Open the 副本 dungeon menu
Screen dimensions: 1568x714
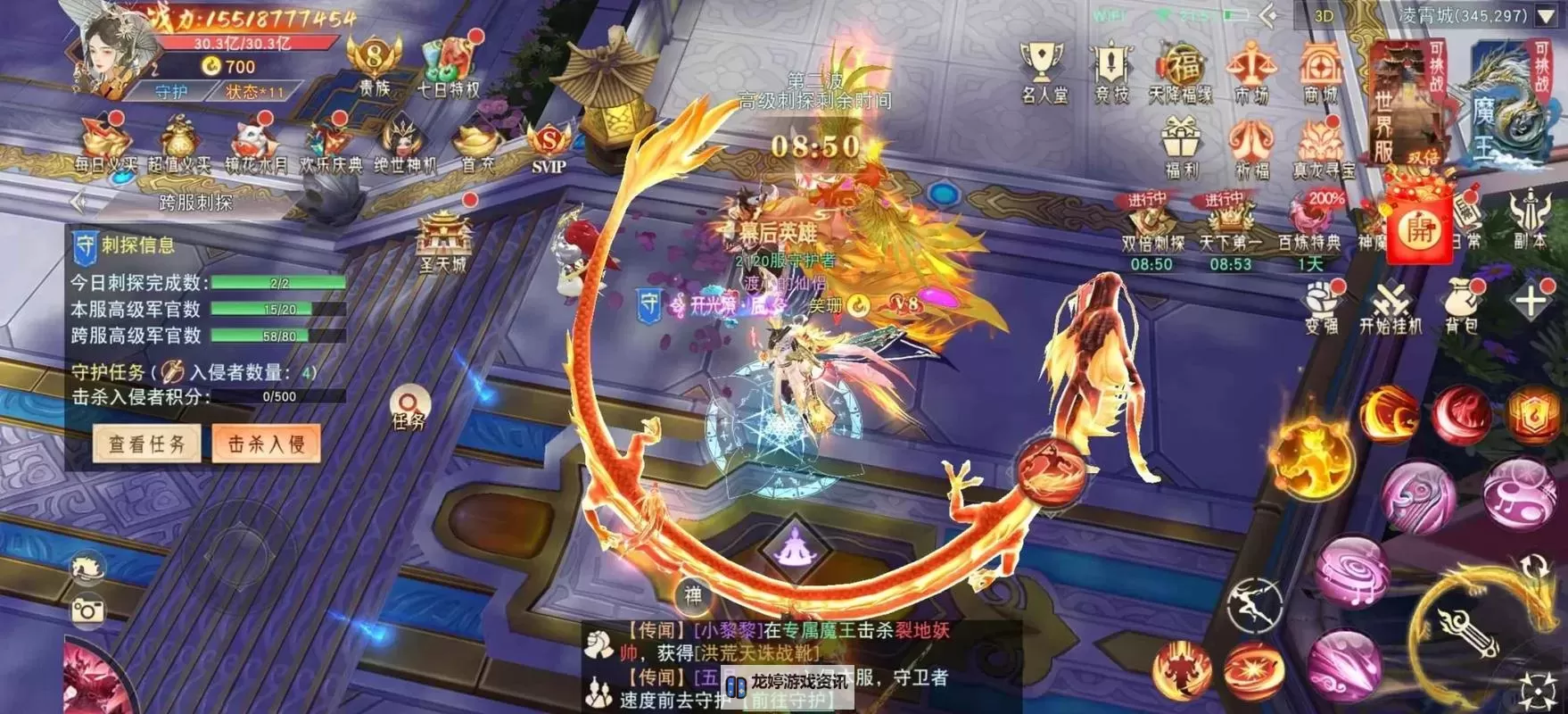pos(1530,219)
